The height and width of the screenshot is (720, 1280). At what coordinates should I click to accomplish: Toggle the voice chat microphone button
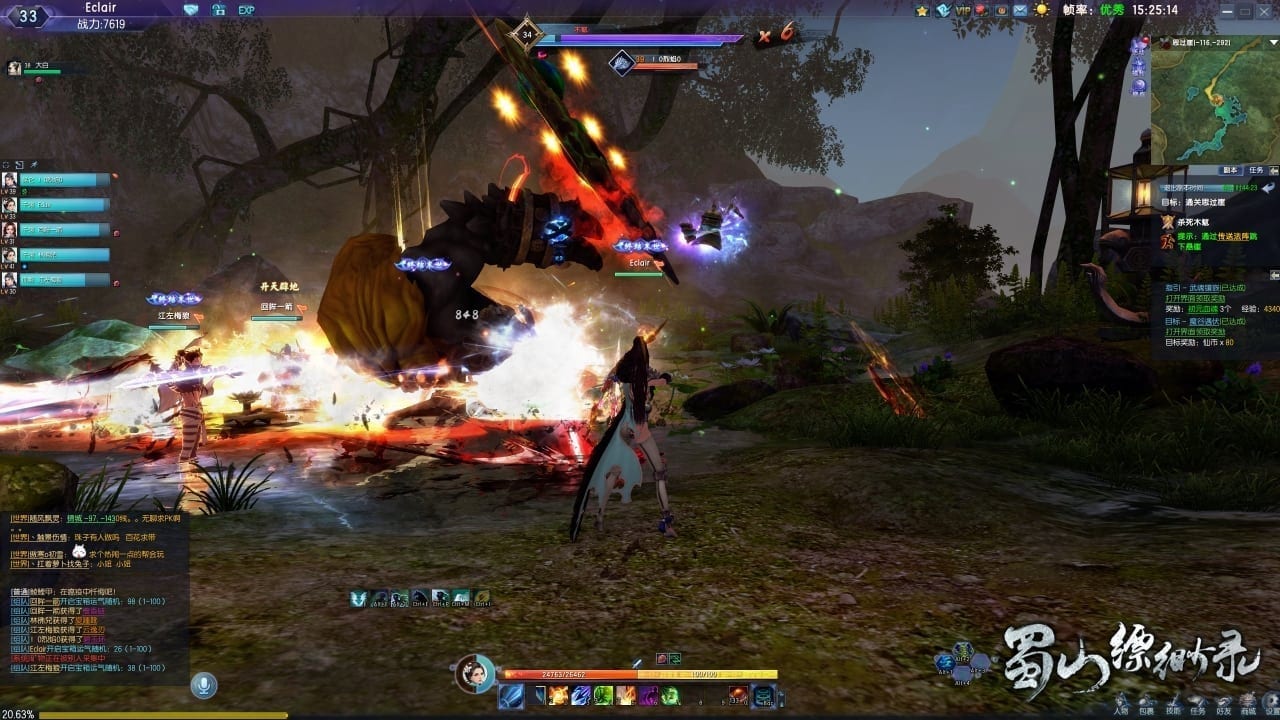pyautogui.click(x=205, y=685)
